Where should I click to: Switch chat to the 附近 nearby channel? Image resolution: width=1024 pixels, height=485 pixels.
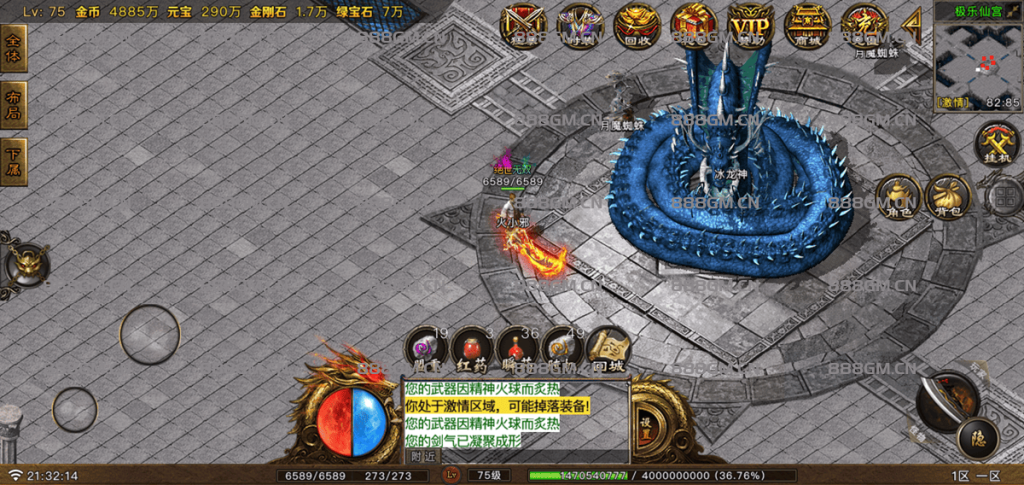pos(424,456)
